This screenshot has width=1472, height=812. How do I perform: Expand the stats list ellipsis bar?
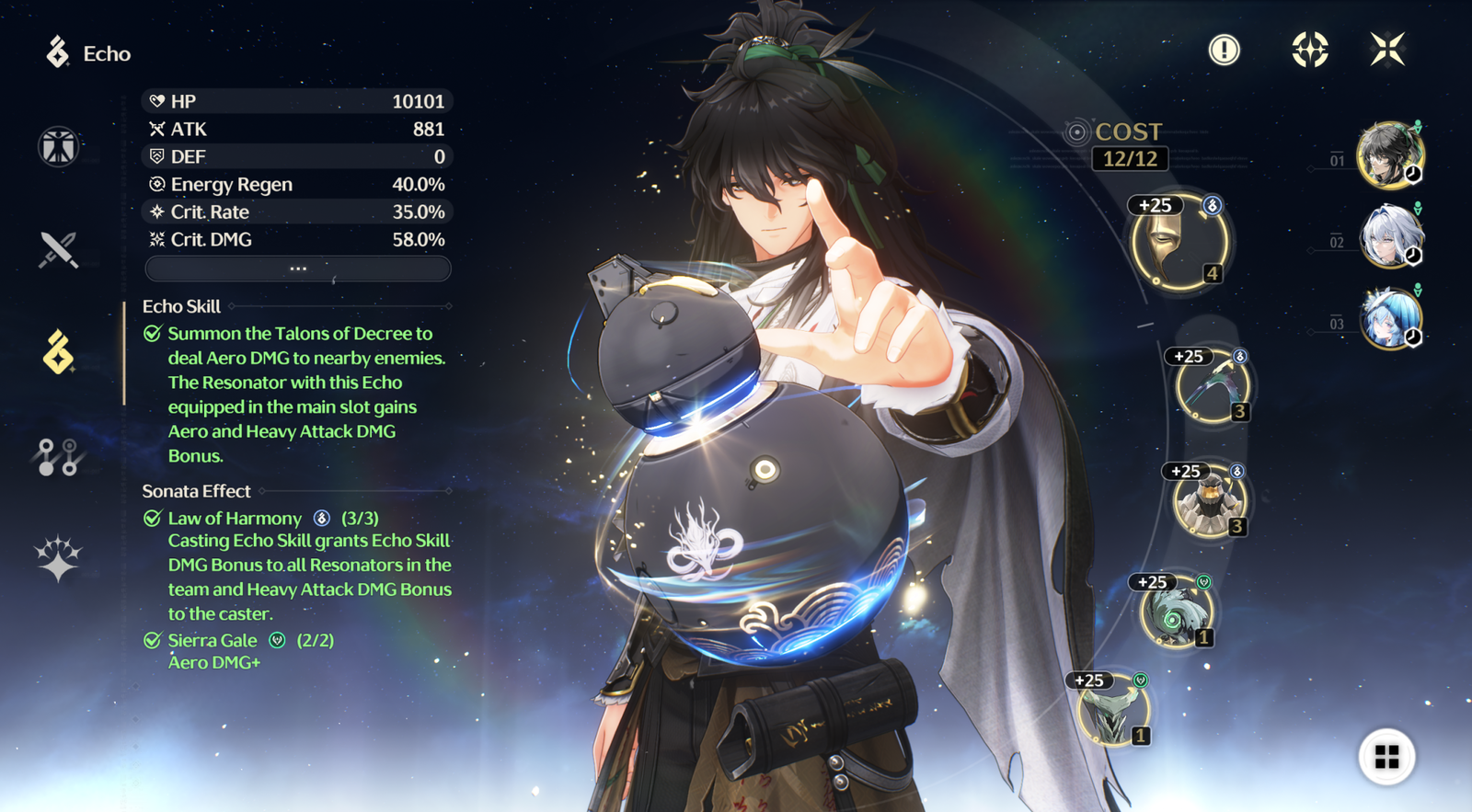297,269
